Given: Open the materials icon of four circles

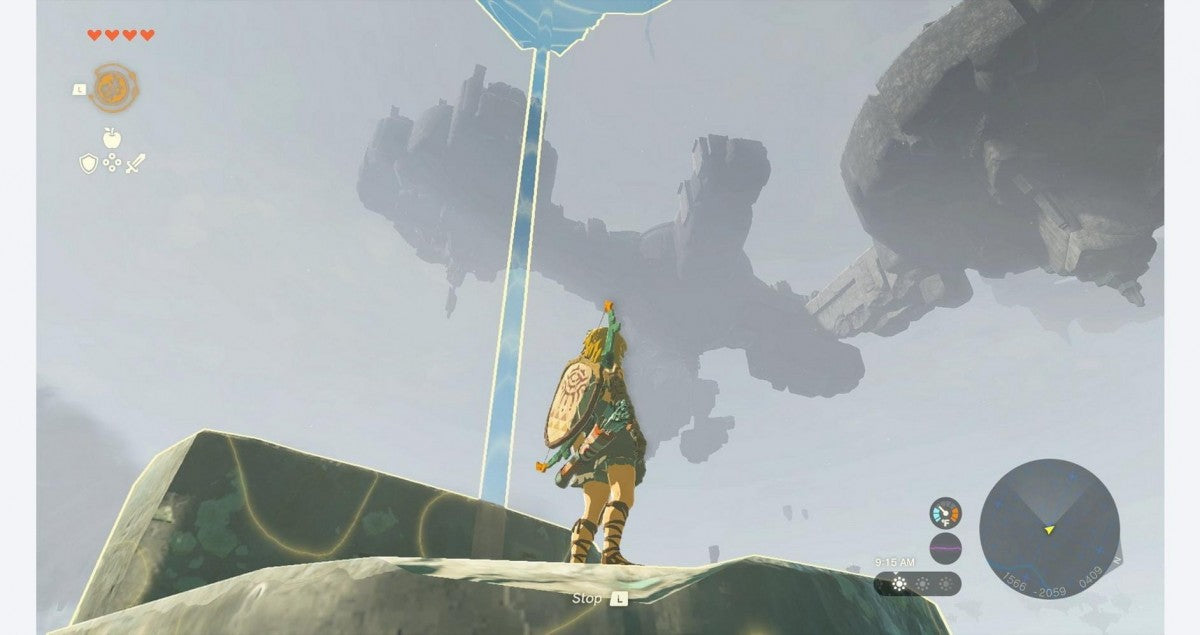Looking at the screenshot, I should coord(111,162).
